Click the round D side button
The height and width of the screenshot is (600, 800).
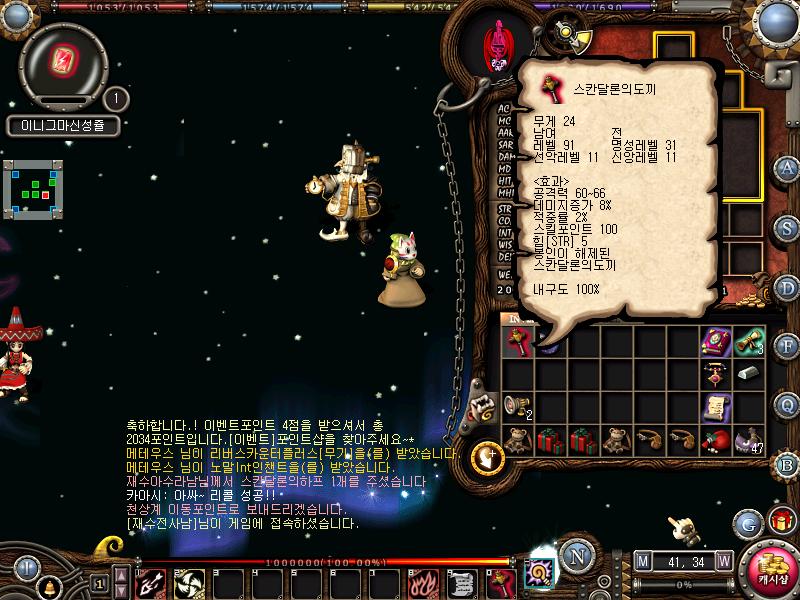coord(787,286)
